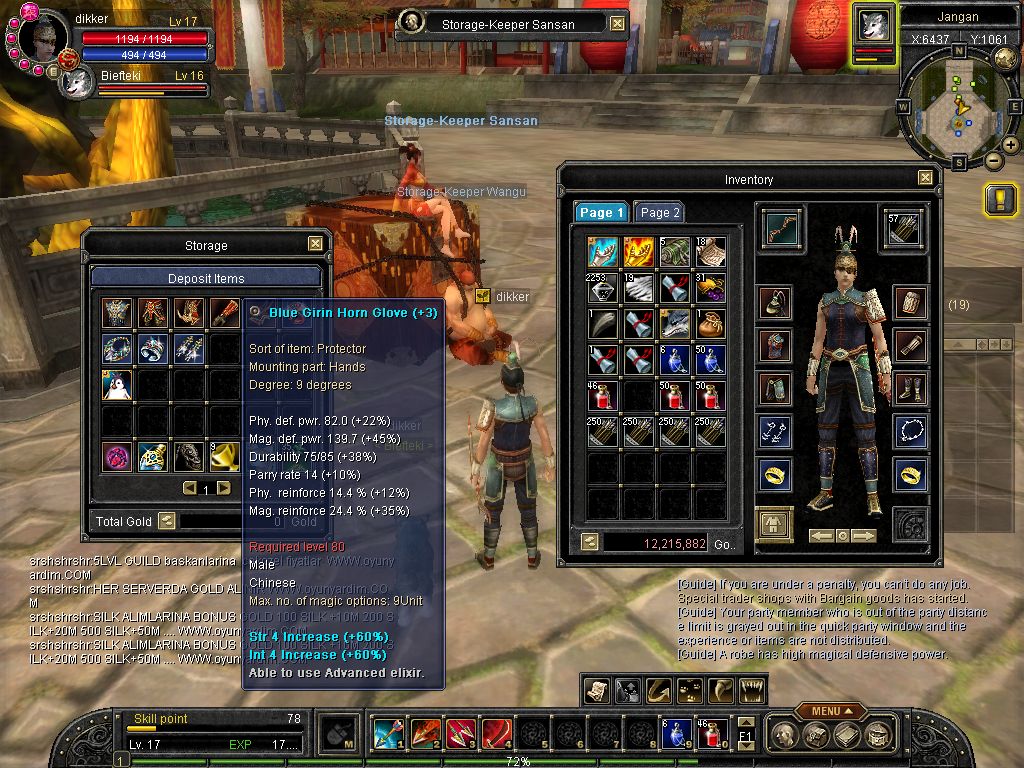
Task: Open the yellow exclamation alert
Action: (x=1000, y=200)
